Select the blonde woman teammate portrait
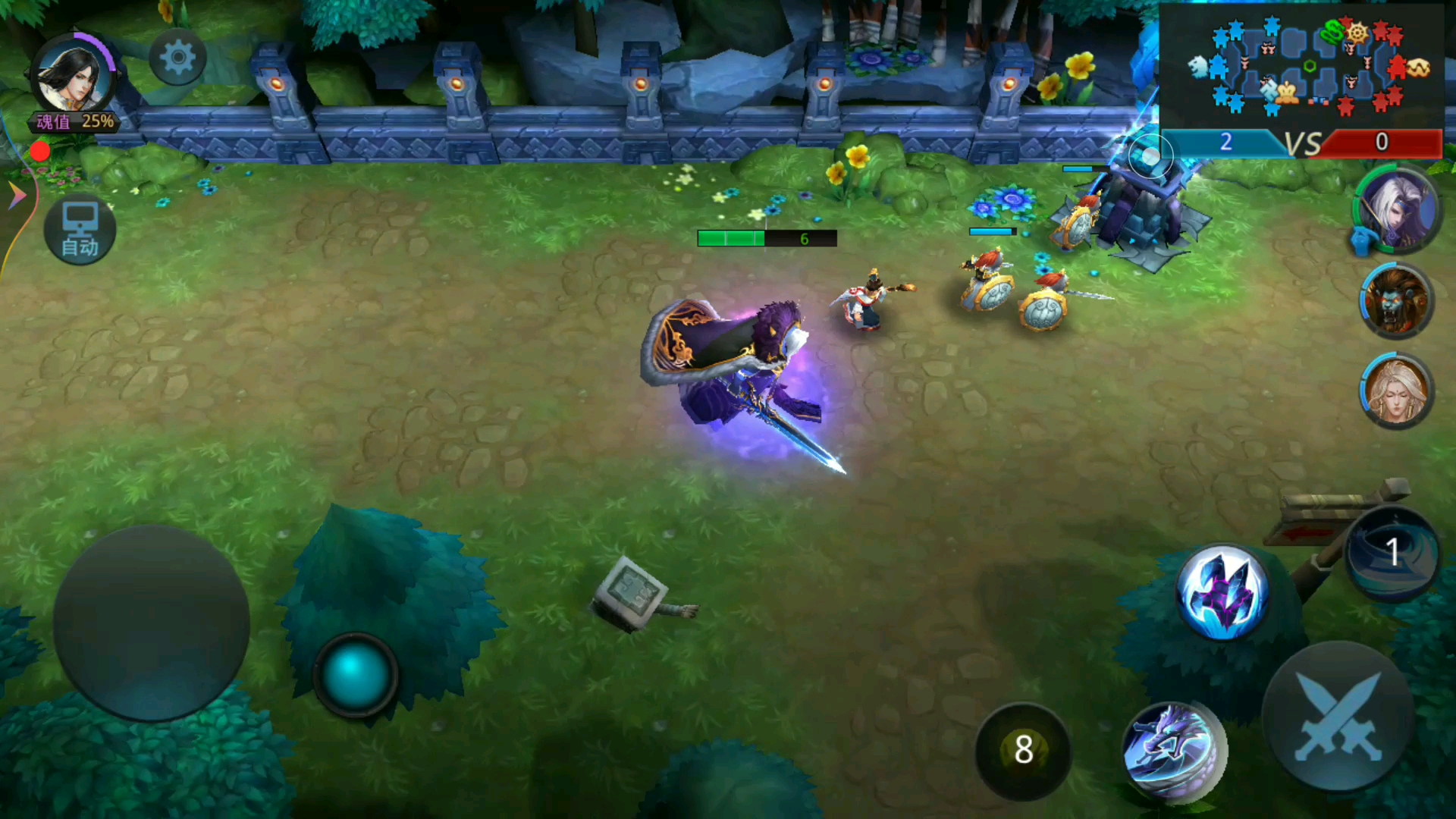1456x819 pixels. coord(1395,390)
